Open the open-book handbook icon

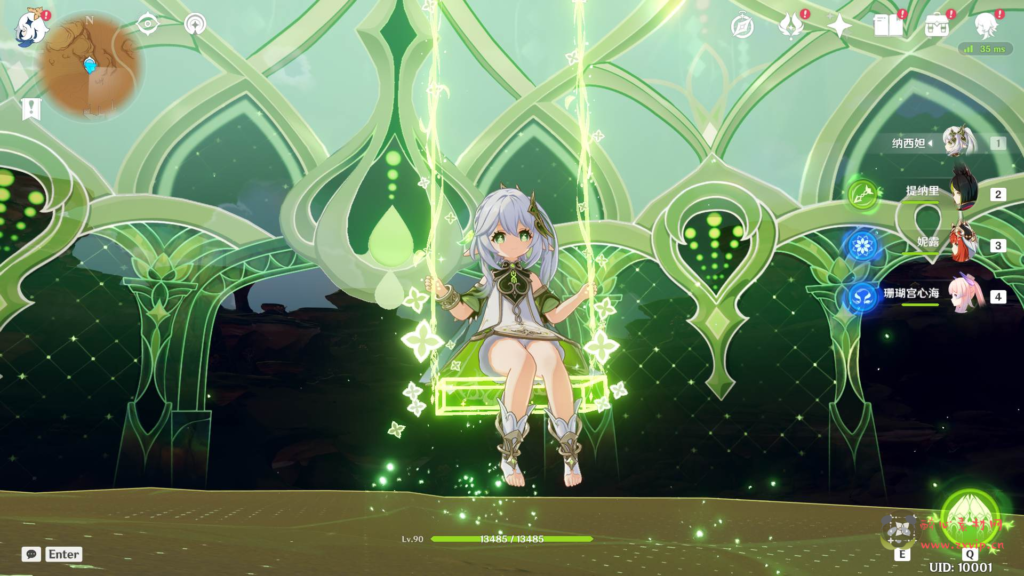(x=887, y=26)
